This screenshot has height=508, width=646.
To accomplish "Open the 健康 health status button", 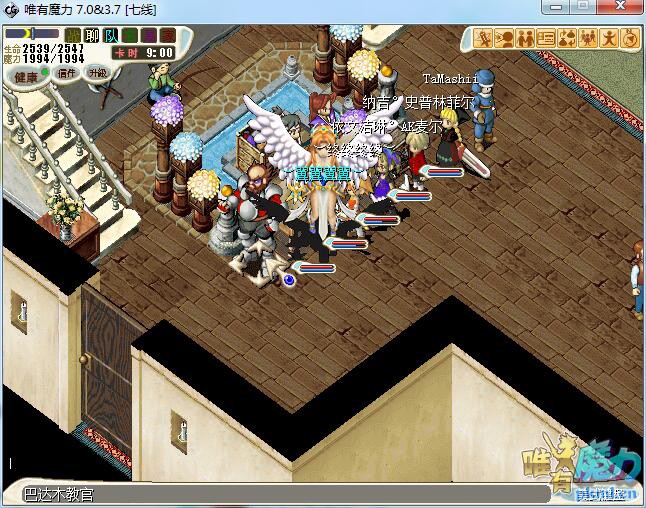I will click(27, 75).
